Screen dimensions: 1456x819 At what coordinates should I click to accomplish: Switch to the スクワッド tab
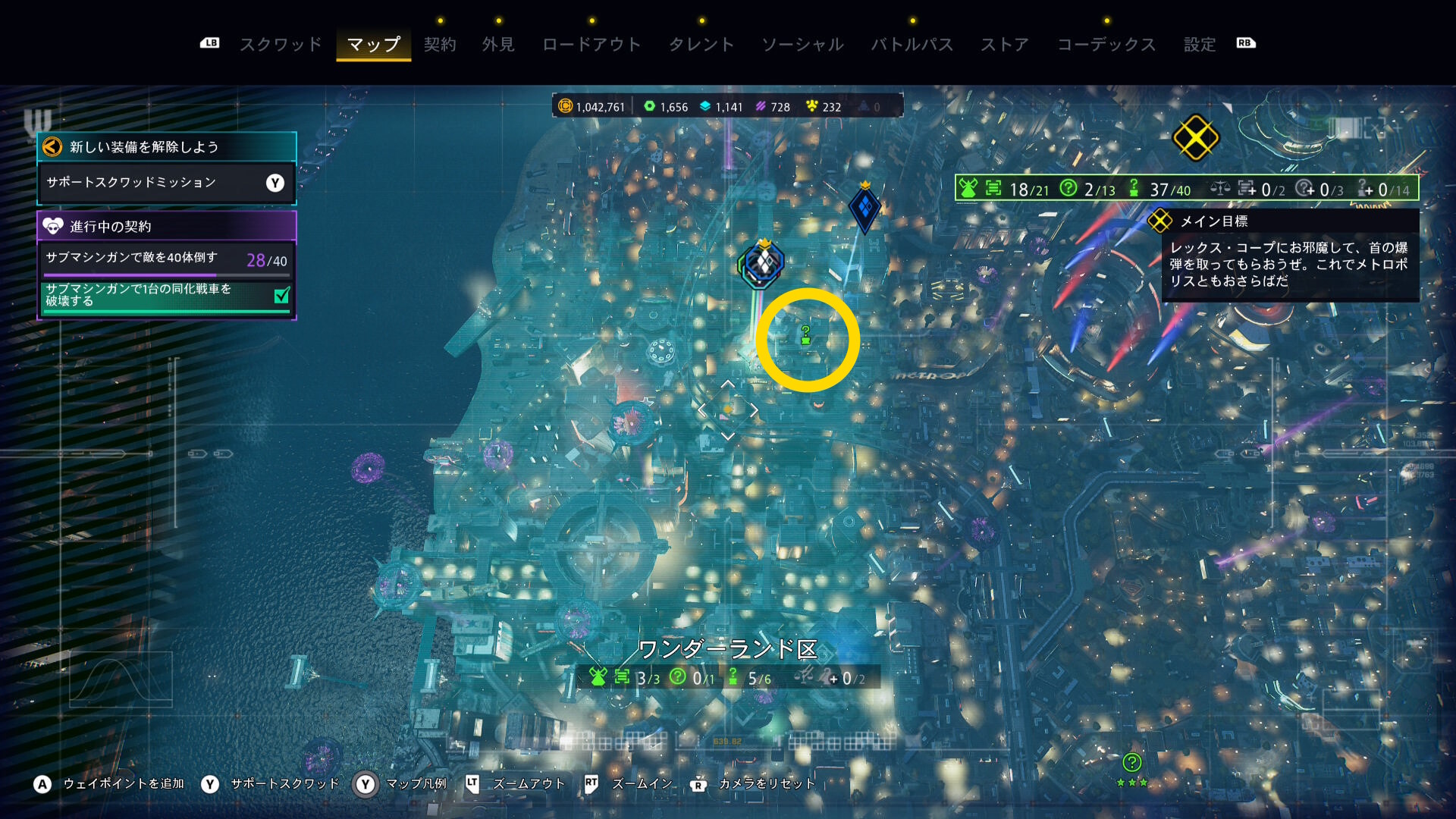(x=281, y=45)
